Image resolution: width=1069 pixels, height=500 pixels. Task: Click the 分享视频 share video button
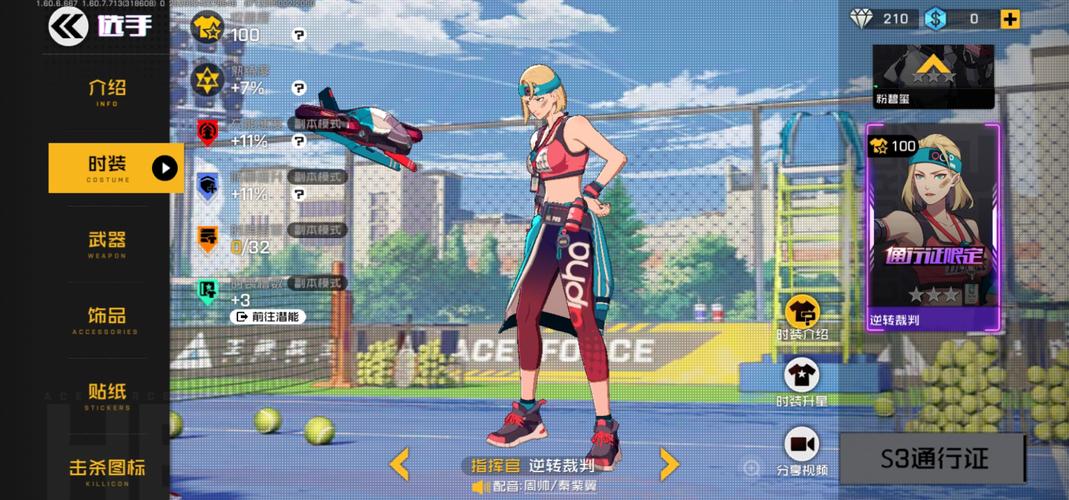pos(802,450)
